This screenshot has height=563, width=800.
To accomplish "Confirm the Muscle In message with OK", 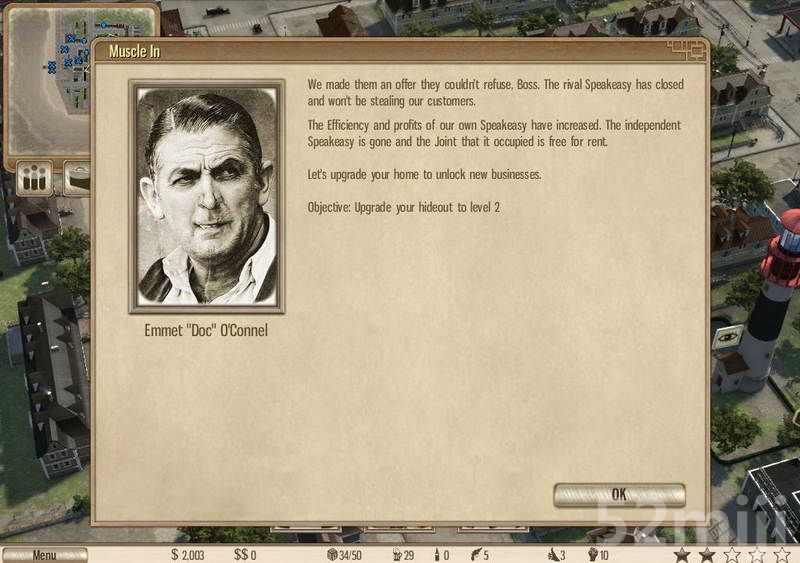I will coord(619,495).
